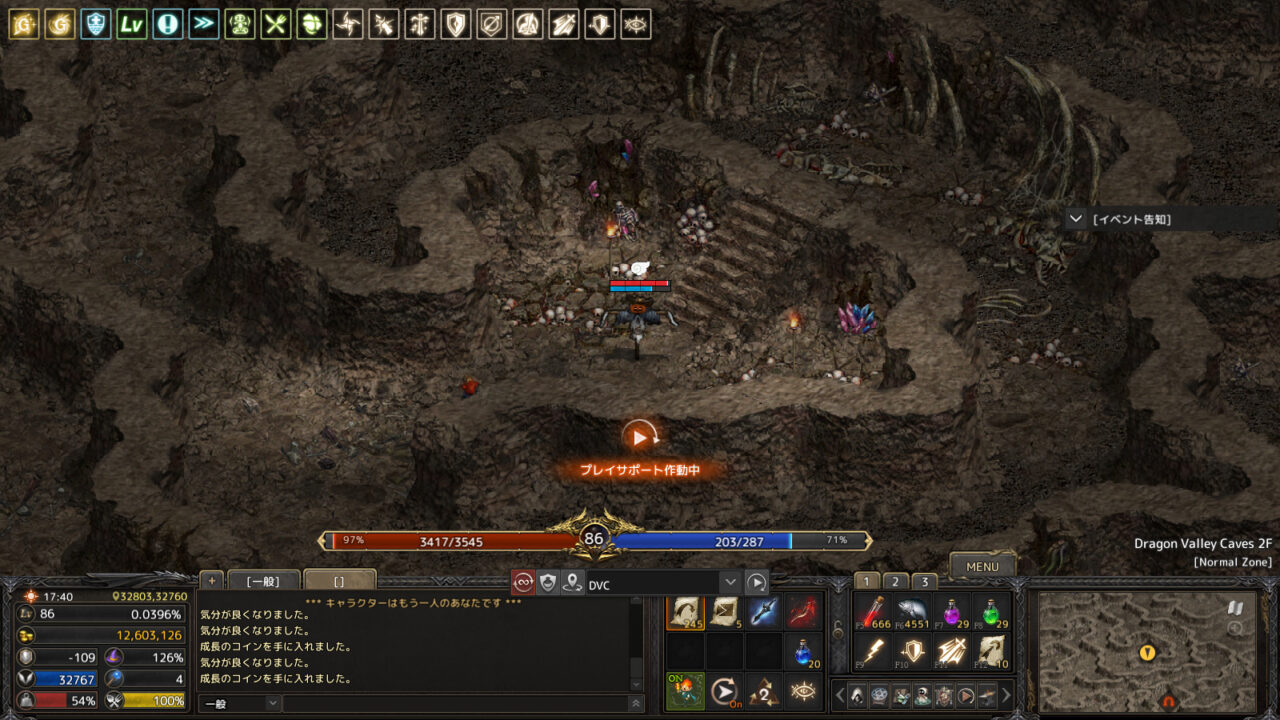The height and width of the screenshot is (720, 1280).
Task: Add a new chat tab with plus
Action: (x=211, y=581)
